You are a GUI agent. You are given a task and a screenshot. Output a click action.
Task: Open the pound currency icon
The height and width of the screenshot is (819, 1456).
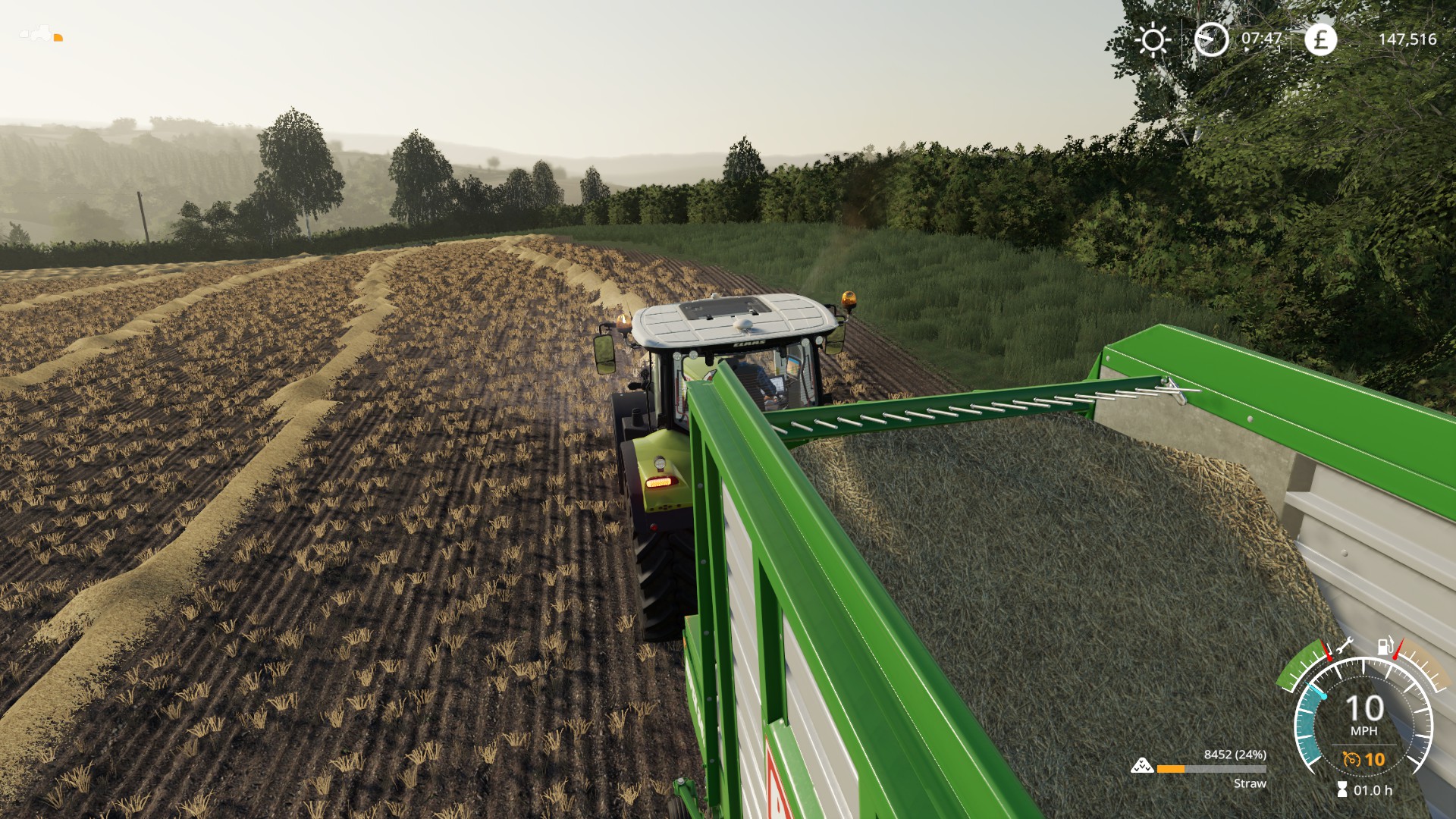tap(1320, 39)
